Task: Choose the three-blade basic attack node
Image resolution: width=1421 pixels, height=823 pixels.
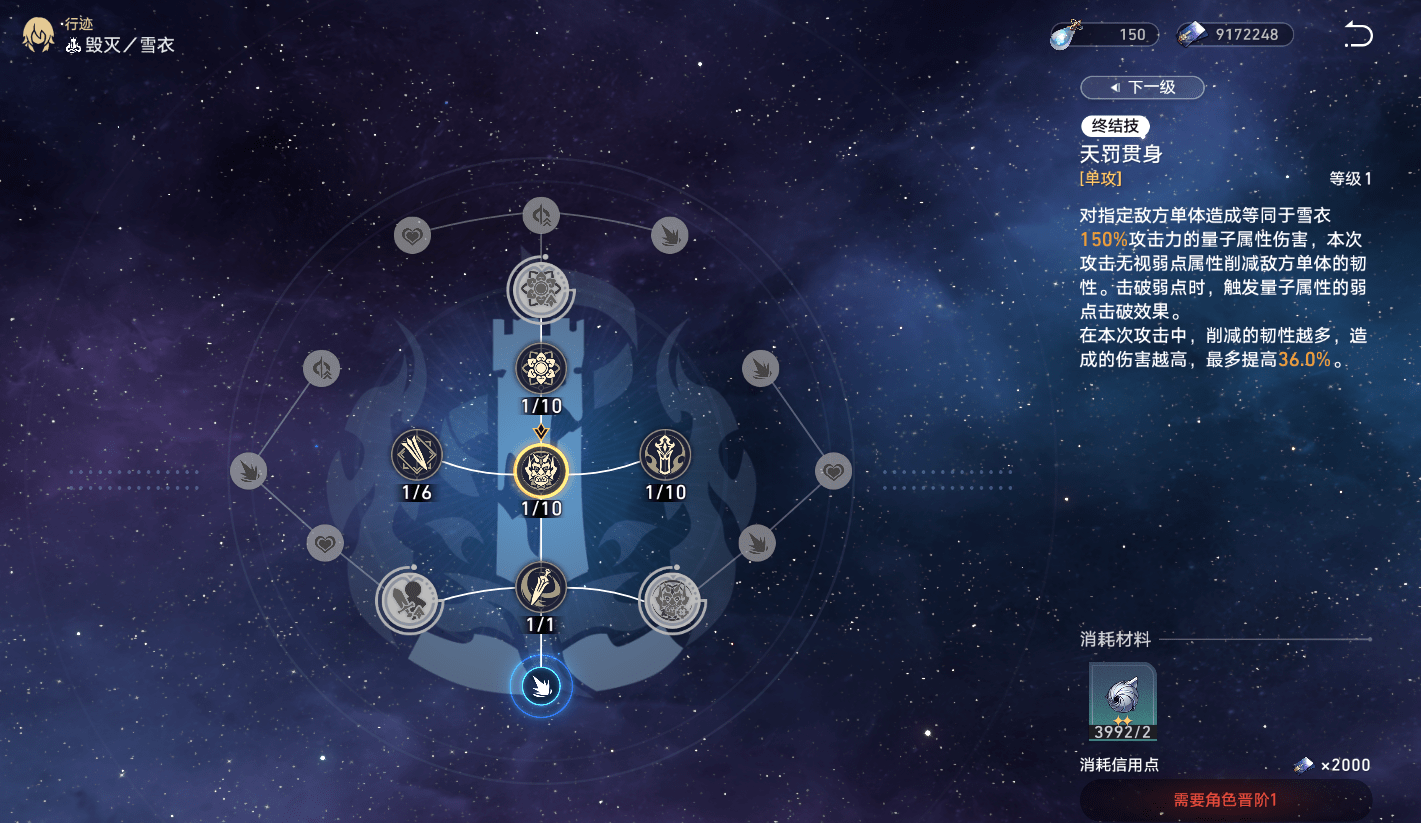Action: point(417,455)
